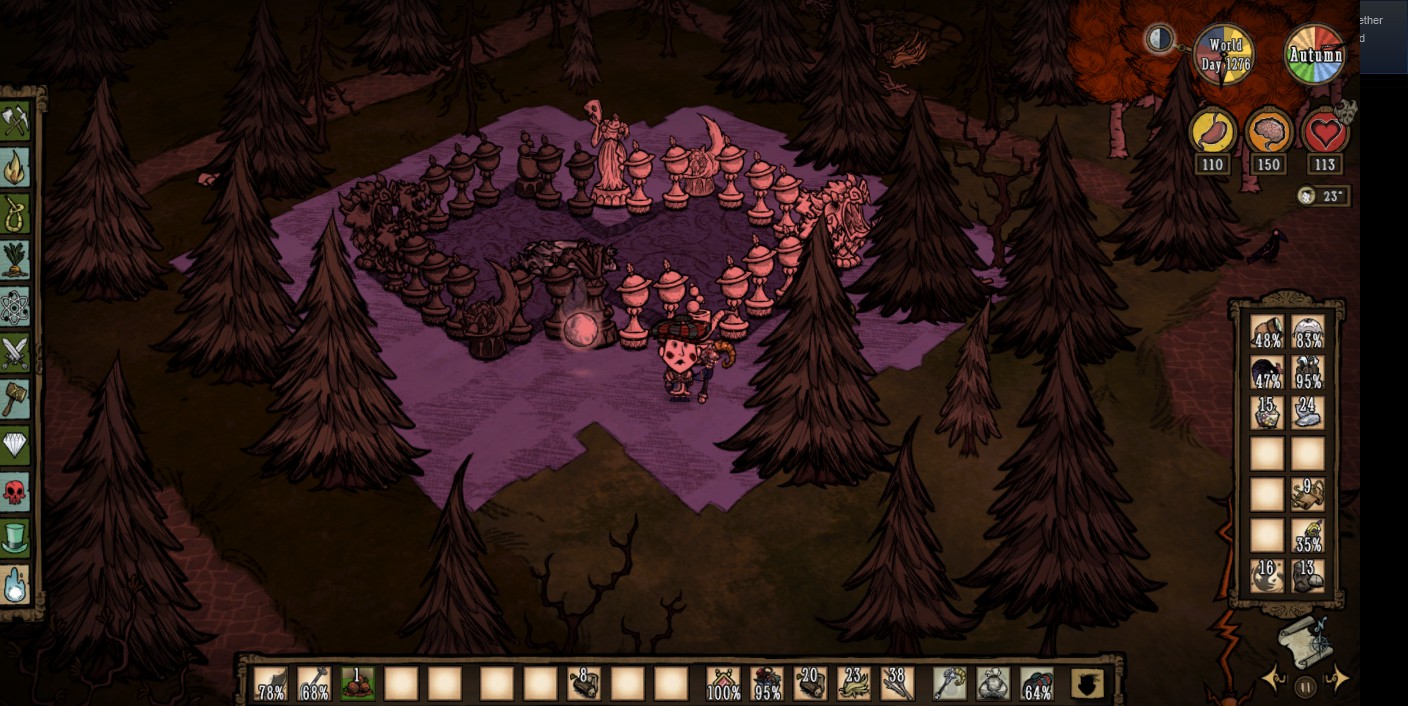The width and height of the screenshot is (1408, 706).
Task: Select the stack of 23 cut grass
Action: click(x=854, y=684)
